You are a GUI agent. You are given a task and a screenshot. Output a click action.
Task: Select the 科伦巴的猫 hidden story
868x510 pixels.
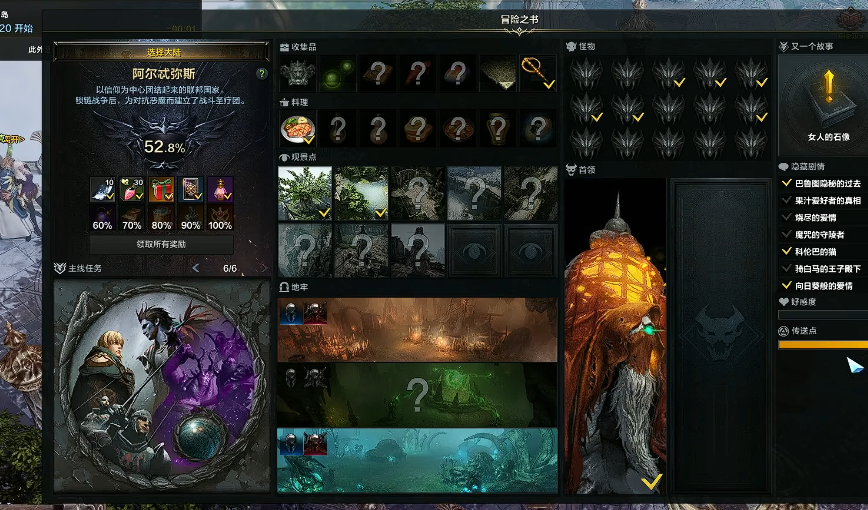pos(816,252)
